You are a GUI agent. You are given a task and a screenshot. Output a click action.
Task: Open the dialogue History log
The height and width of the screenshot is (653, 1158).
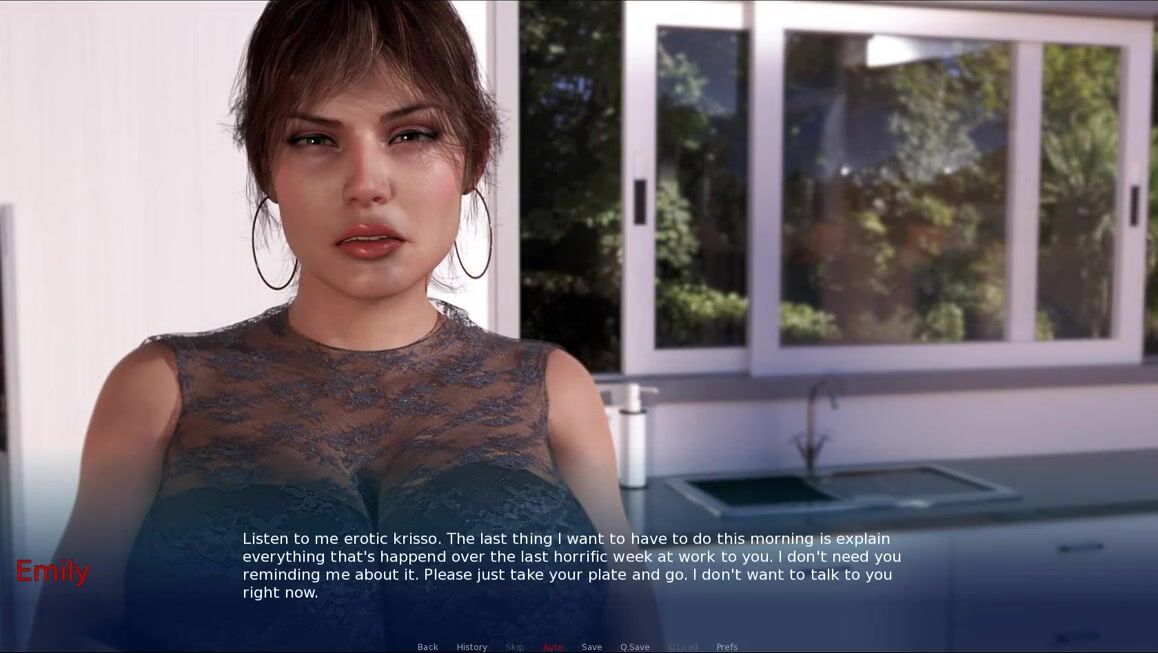coord(472,647)
